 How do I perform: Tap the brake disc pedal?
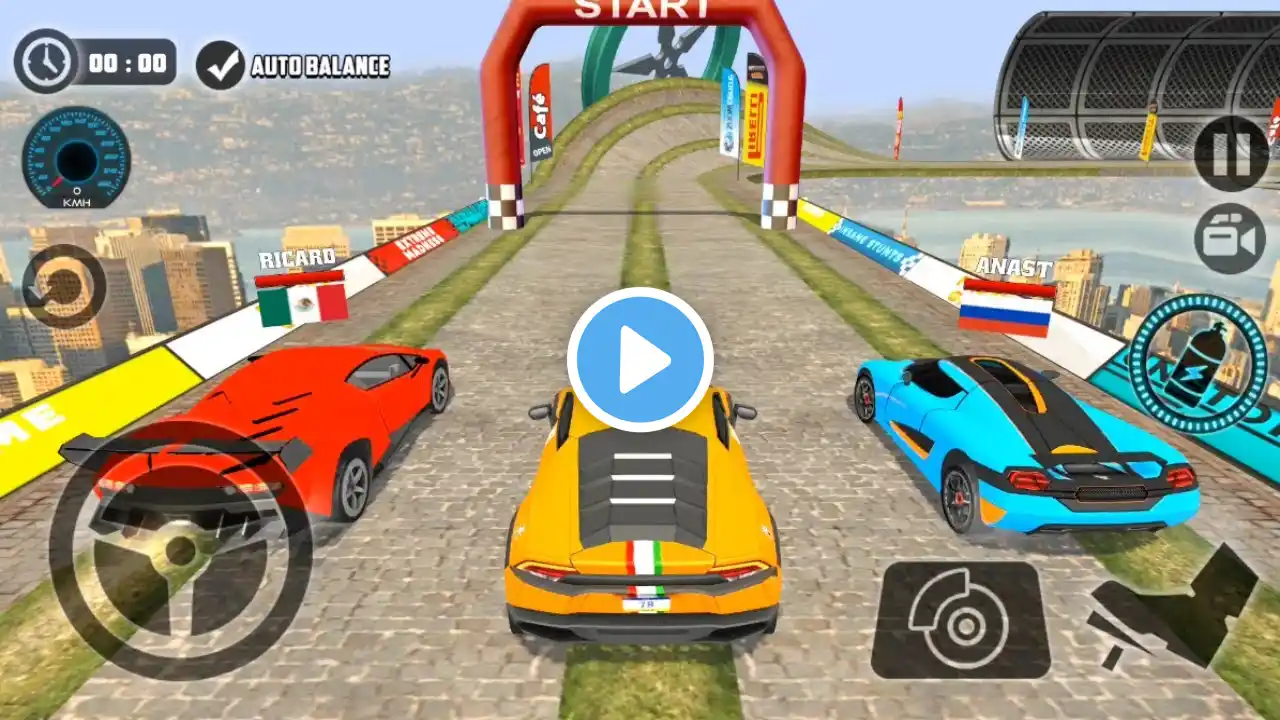click(960, 620)
